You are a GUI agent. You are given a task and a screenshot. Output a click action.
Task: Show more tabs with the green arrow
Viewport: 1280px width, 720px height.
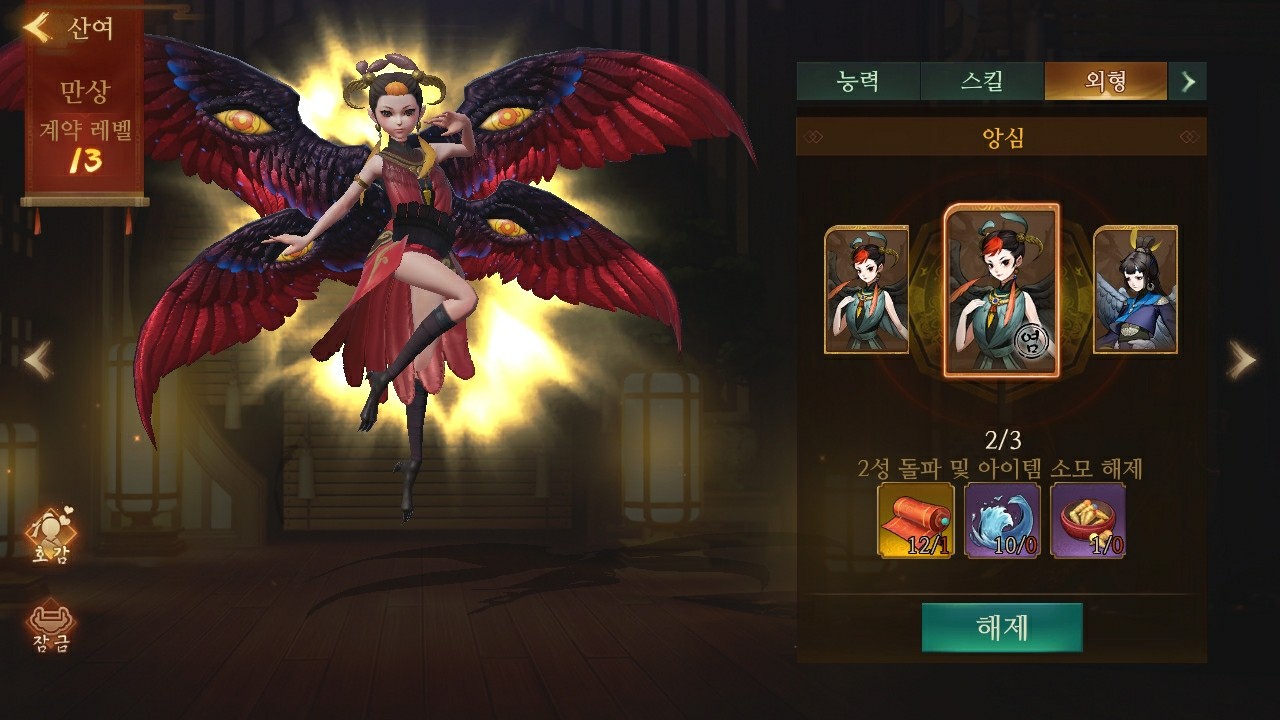tap(1188, 81)
